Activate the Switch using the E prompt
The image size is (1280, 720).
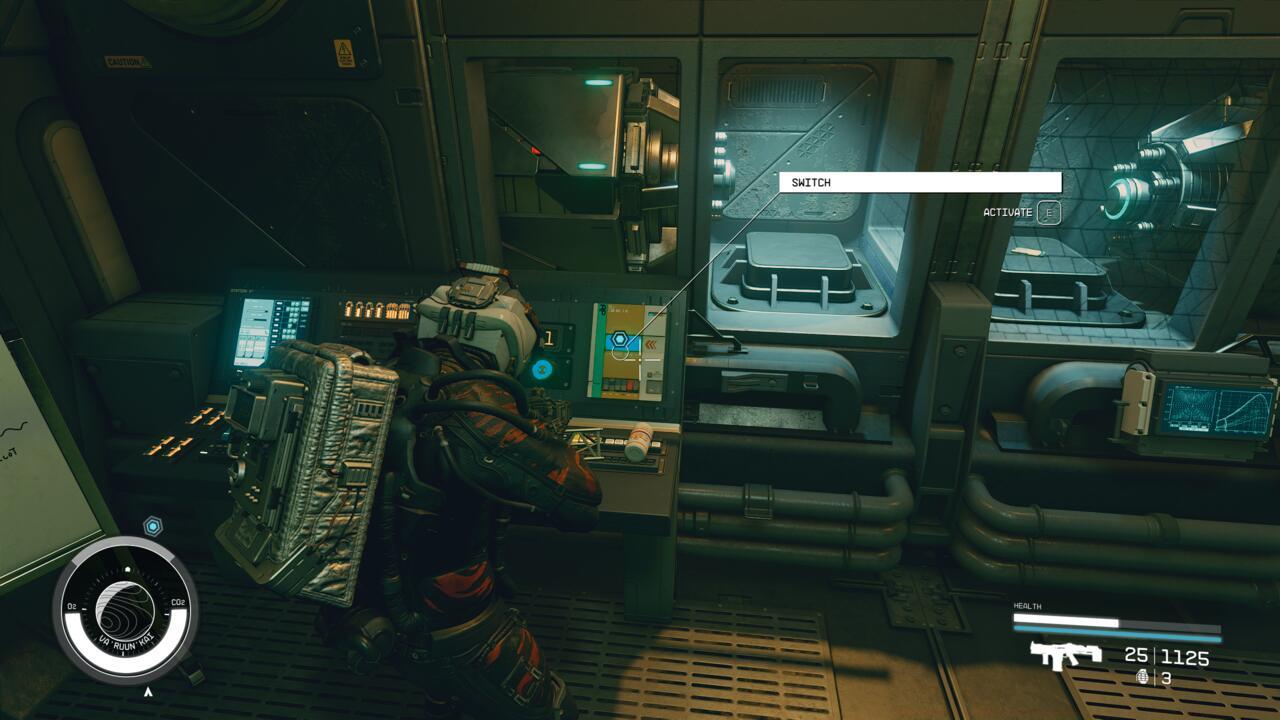point(1047,212)
